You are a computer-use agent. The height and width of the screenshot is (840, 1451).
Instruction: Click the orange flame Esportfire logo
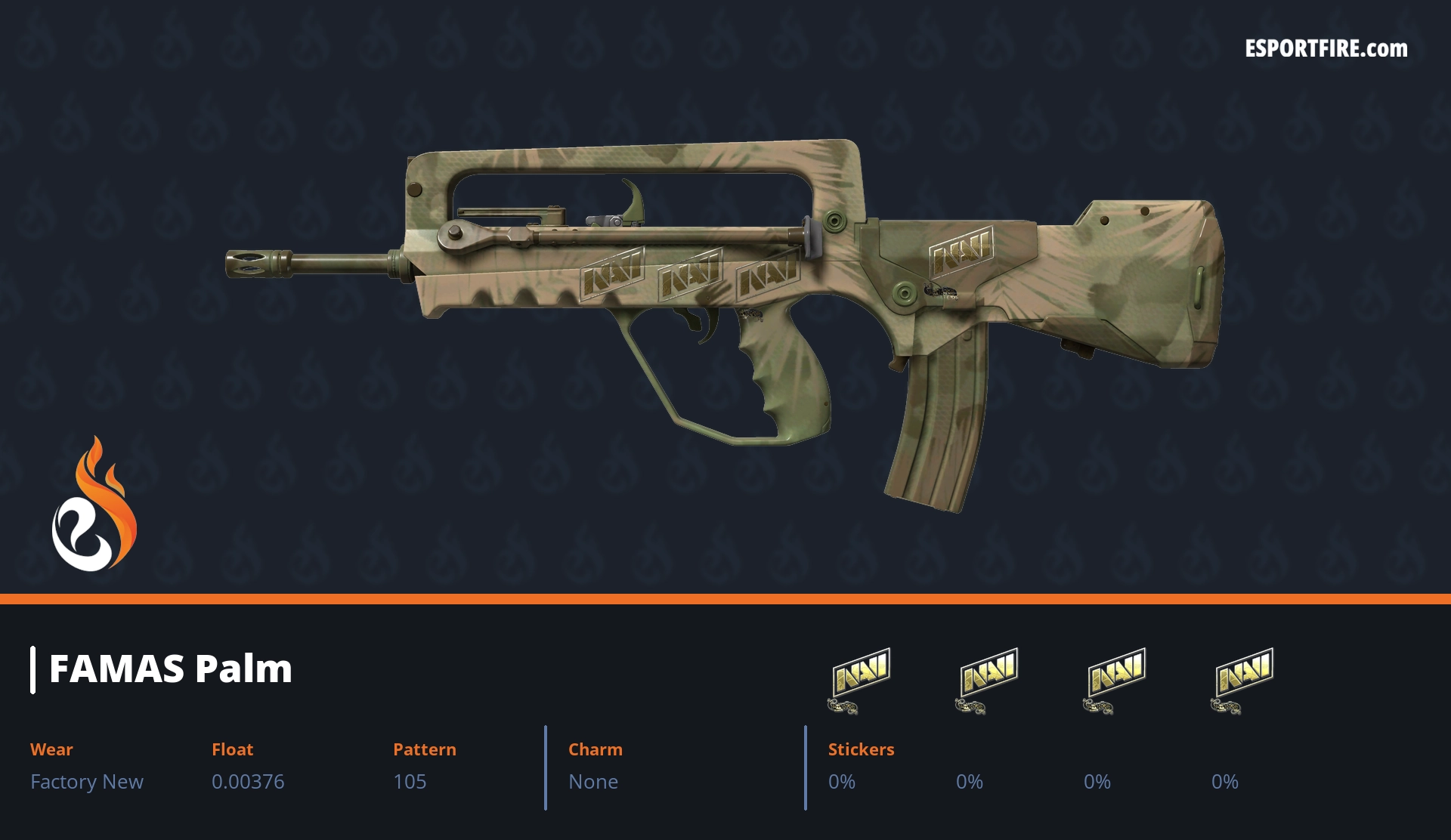tap(94, 505)
